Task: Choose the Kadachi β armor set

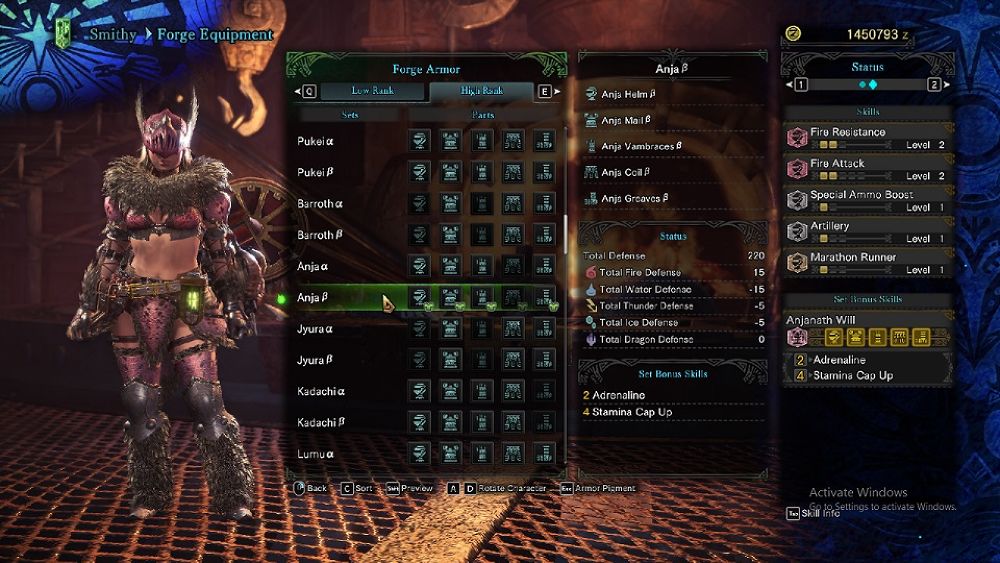Action: pyautogui.click(x=319, y=423)
